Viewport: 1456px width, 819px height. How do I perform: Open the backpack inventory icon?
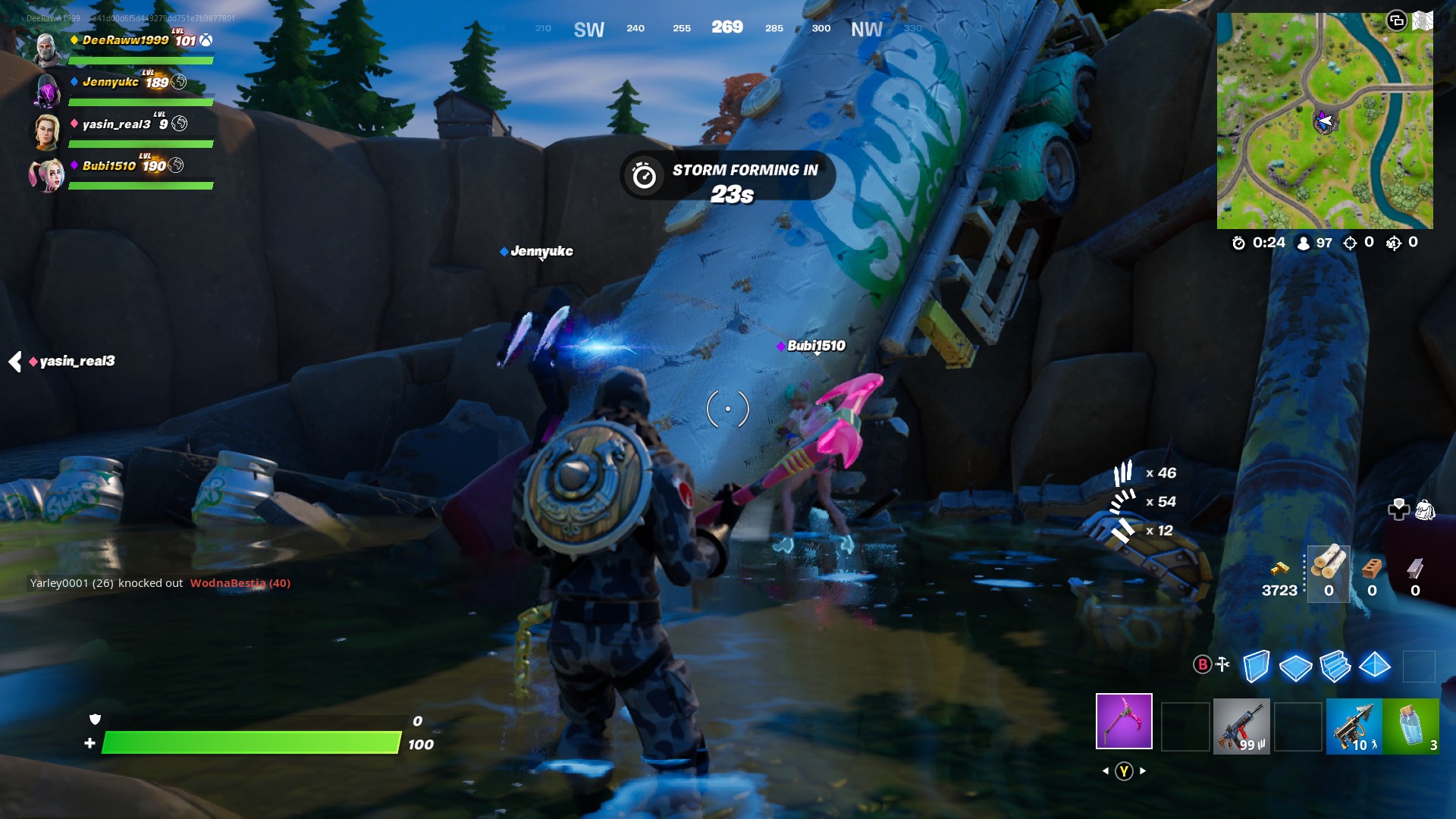[x=1425, y=510]
